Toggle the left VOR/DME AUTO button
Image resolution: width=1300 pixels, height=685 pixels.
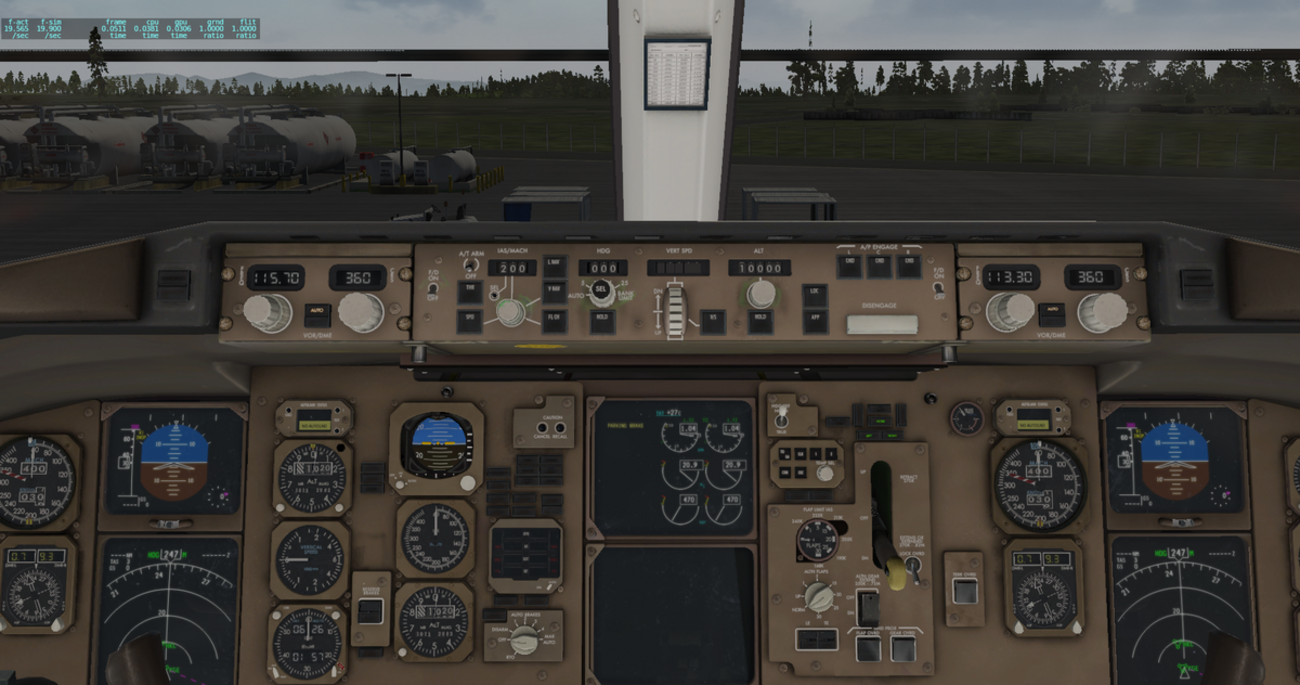(317, 314)
